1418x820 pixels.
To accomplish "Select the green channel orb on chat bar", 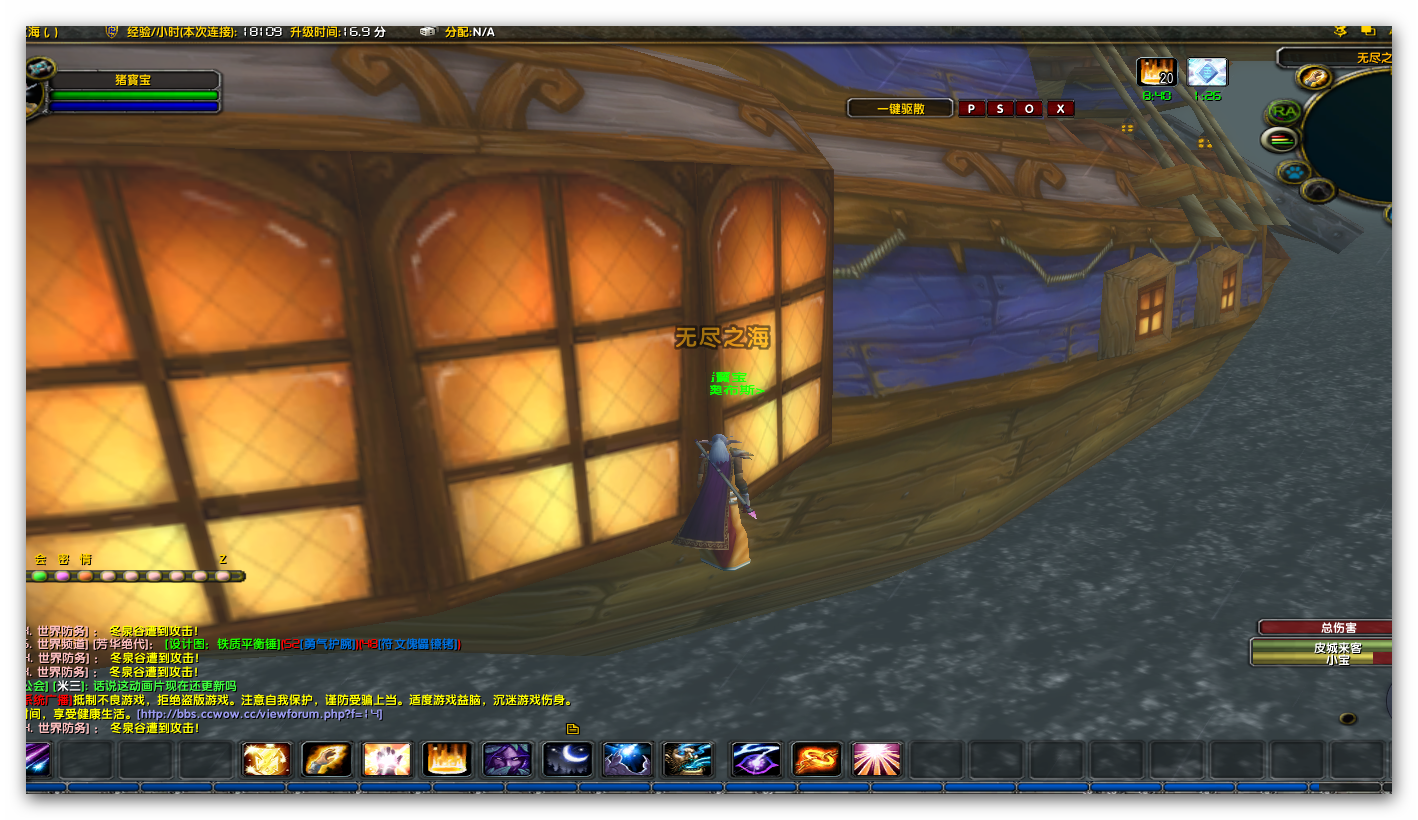I will pos(39,576).
